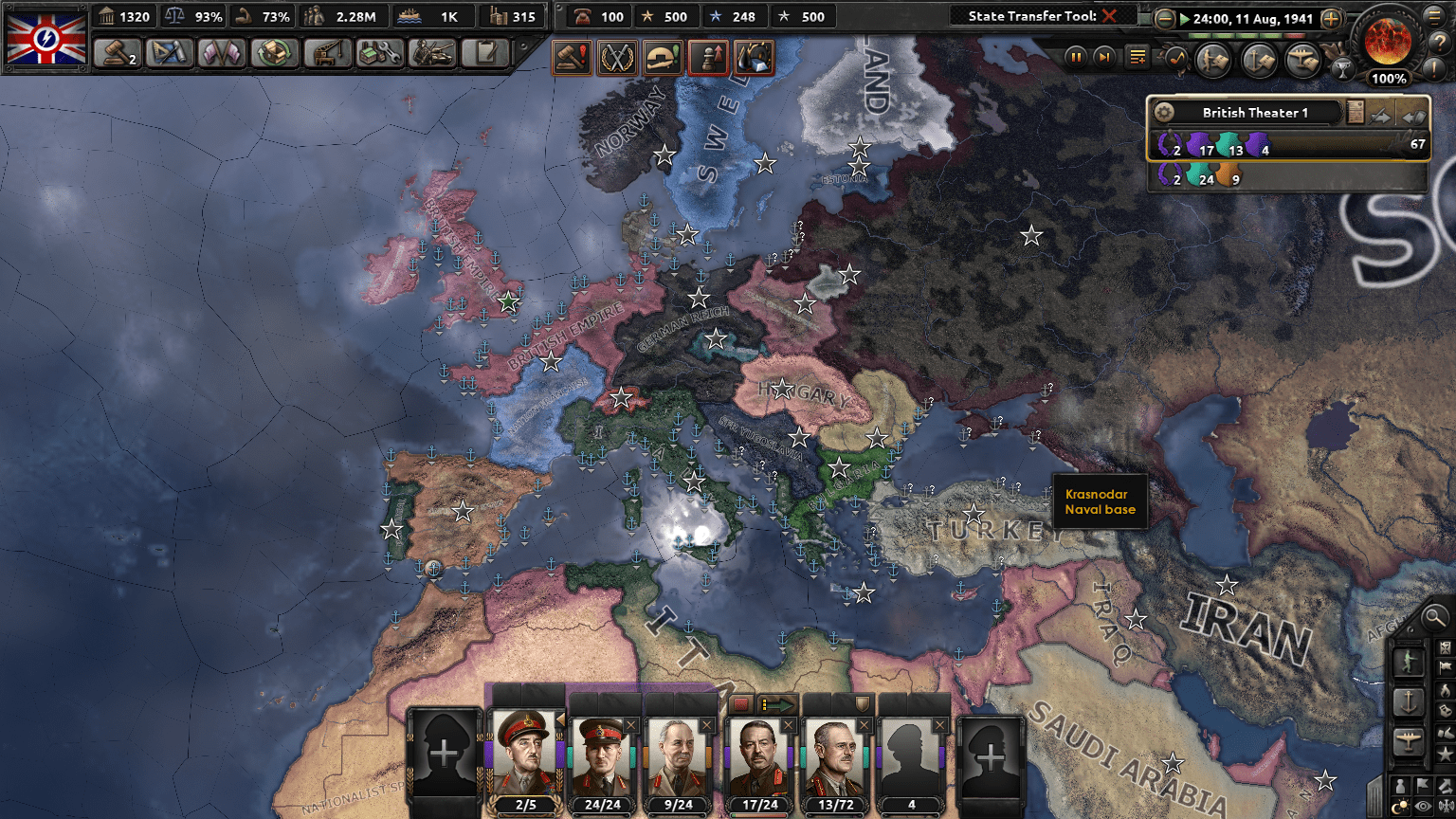Open the research screen
This screenshot has height=819, width=1456.
pyautogui.click(x=170, y=53)
